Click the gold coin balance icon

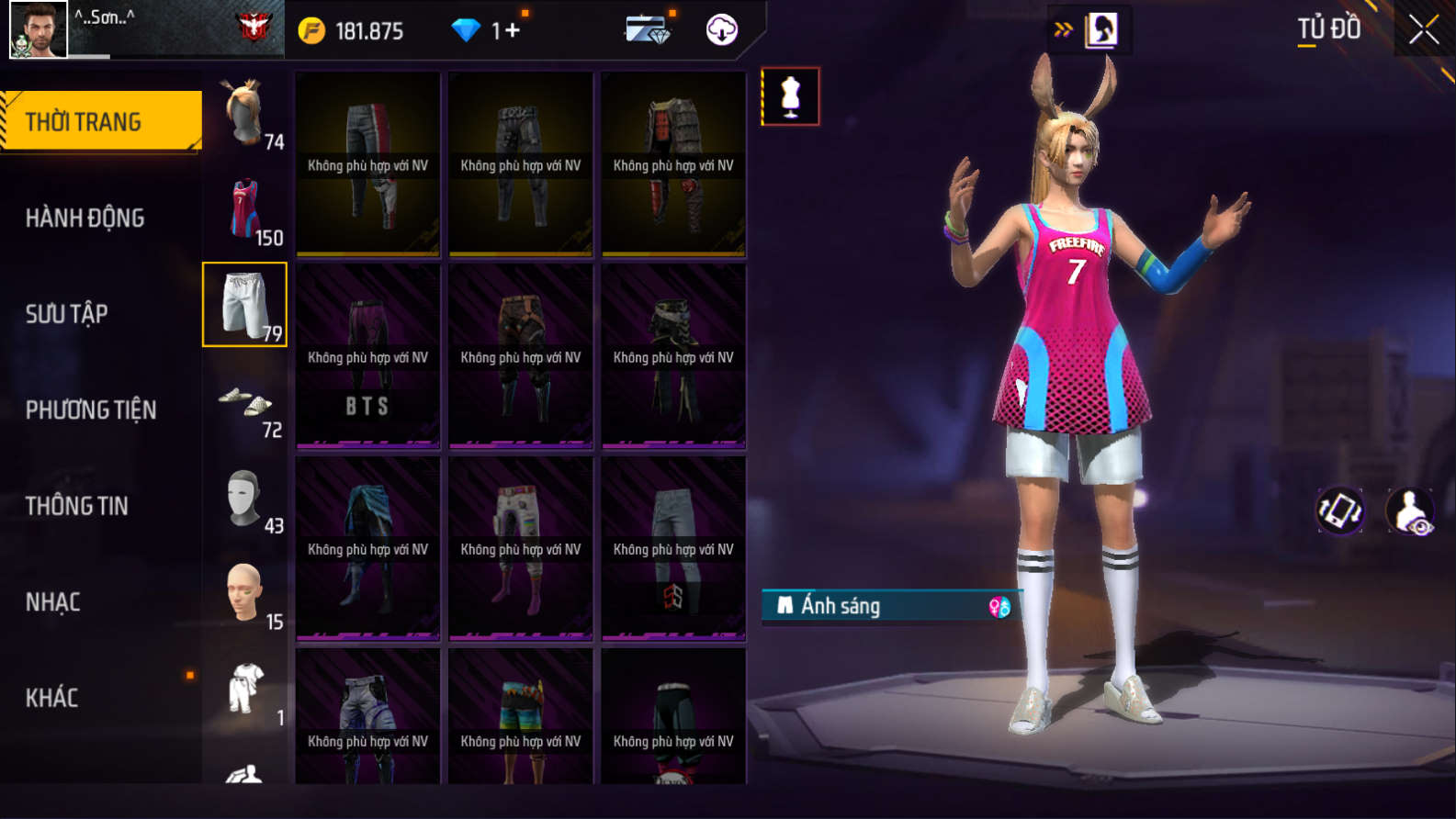pyautogui.click(x=311, y=31)
